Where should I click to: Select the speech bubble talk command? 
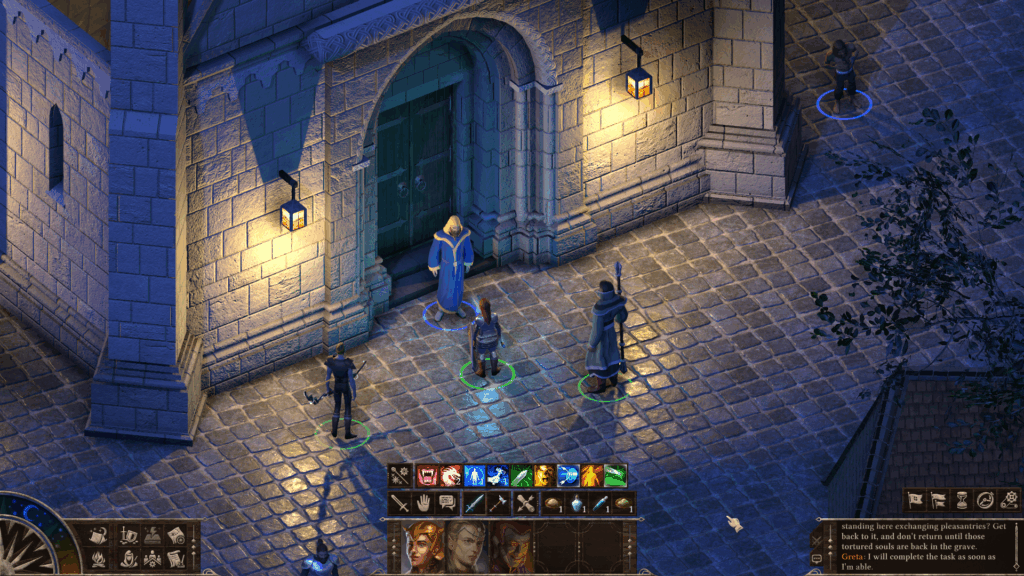click(447, 504)
